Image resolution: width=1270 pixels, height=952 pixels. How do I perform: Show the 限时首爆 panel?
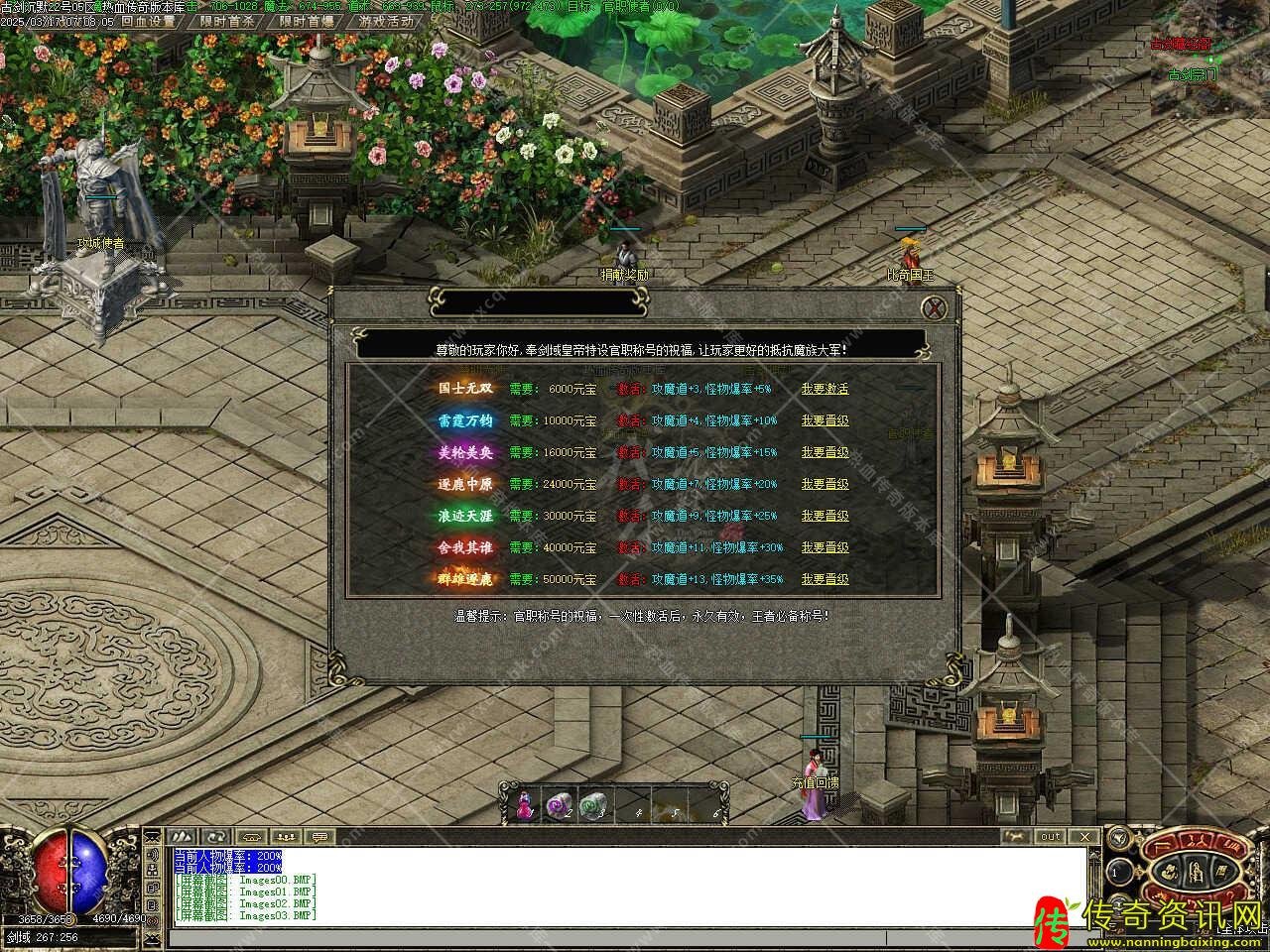pos(306,21)
